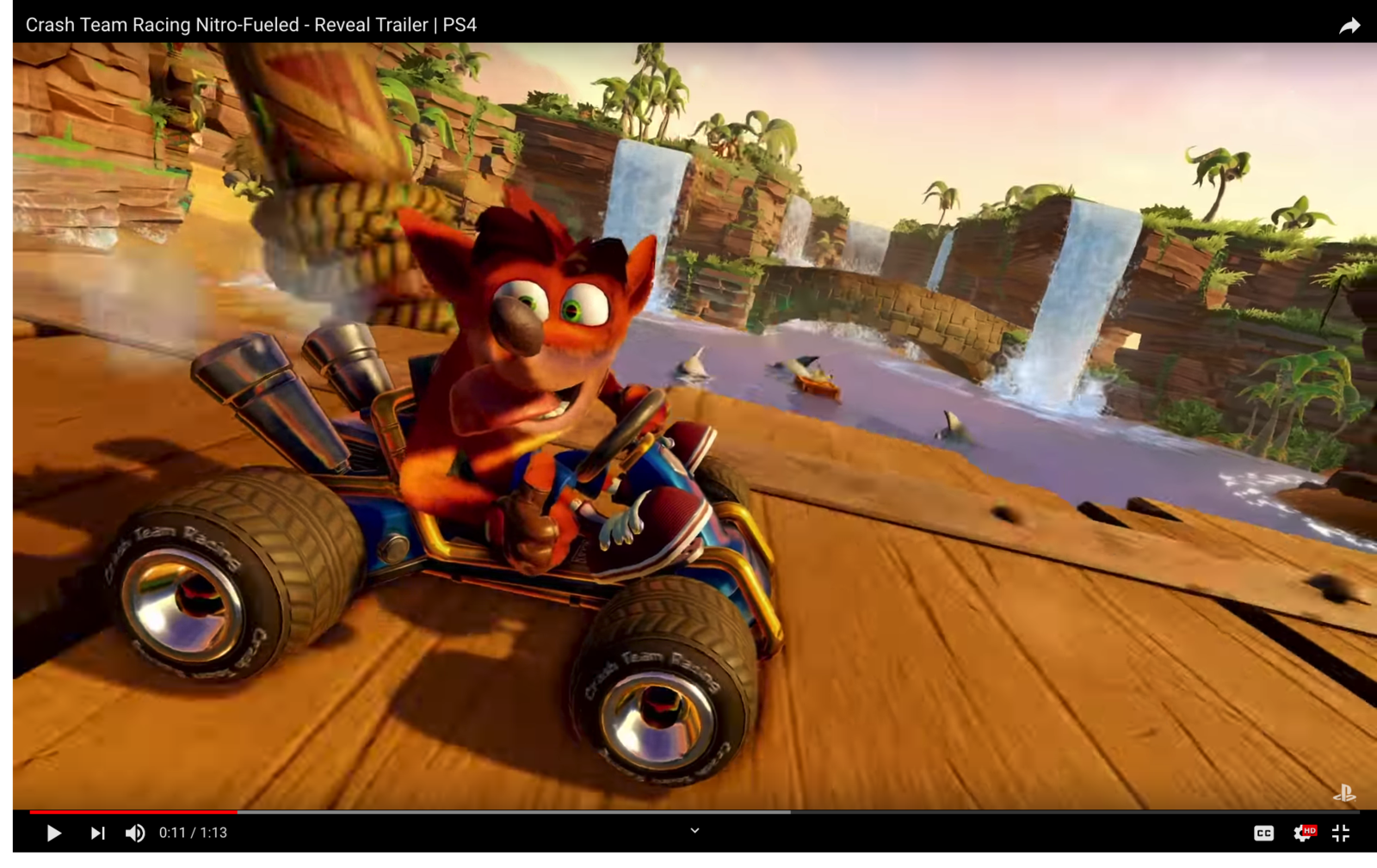Toggle video playback with the play control
Screen dimensions: 1377x868
coord(53,833)
